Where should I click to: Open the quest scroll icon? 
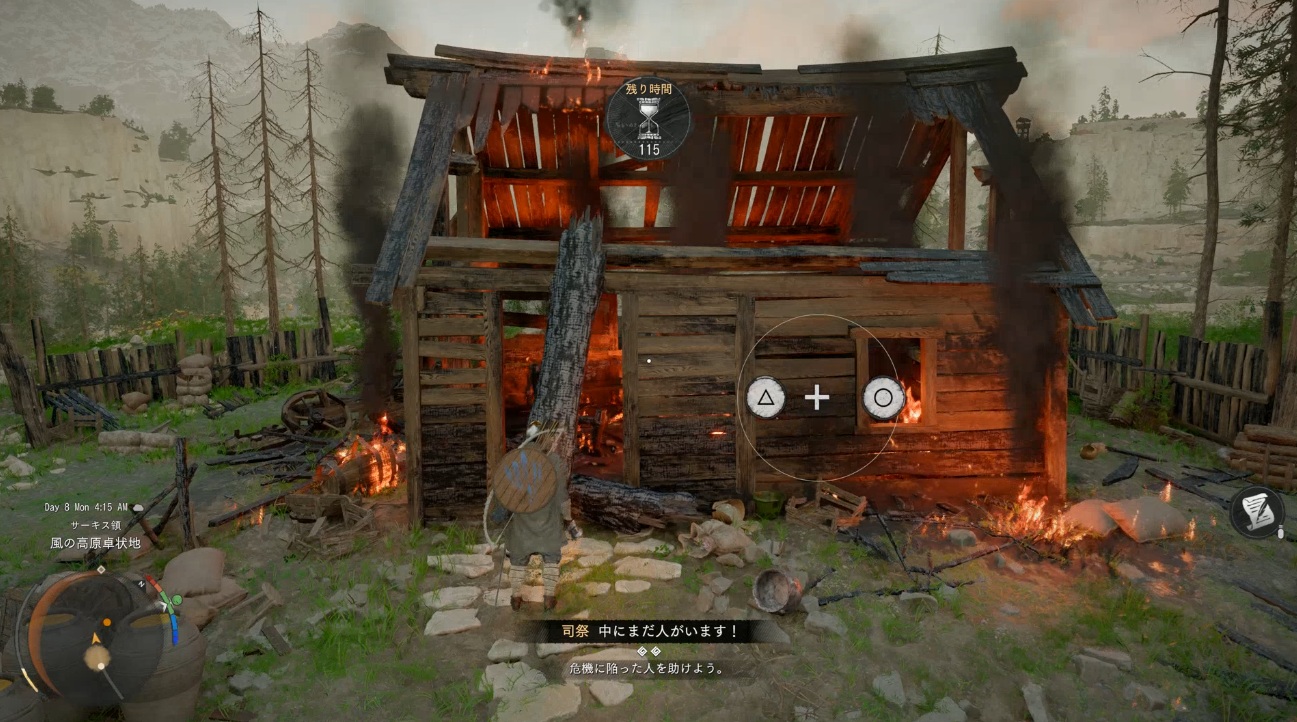1258,511
